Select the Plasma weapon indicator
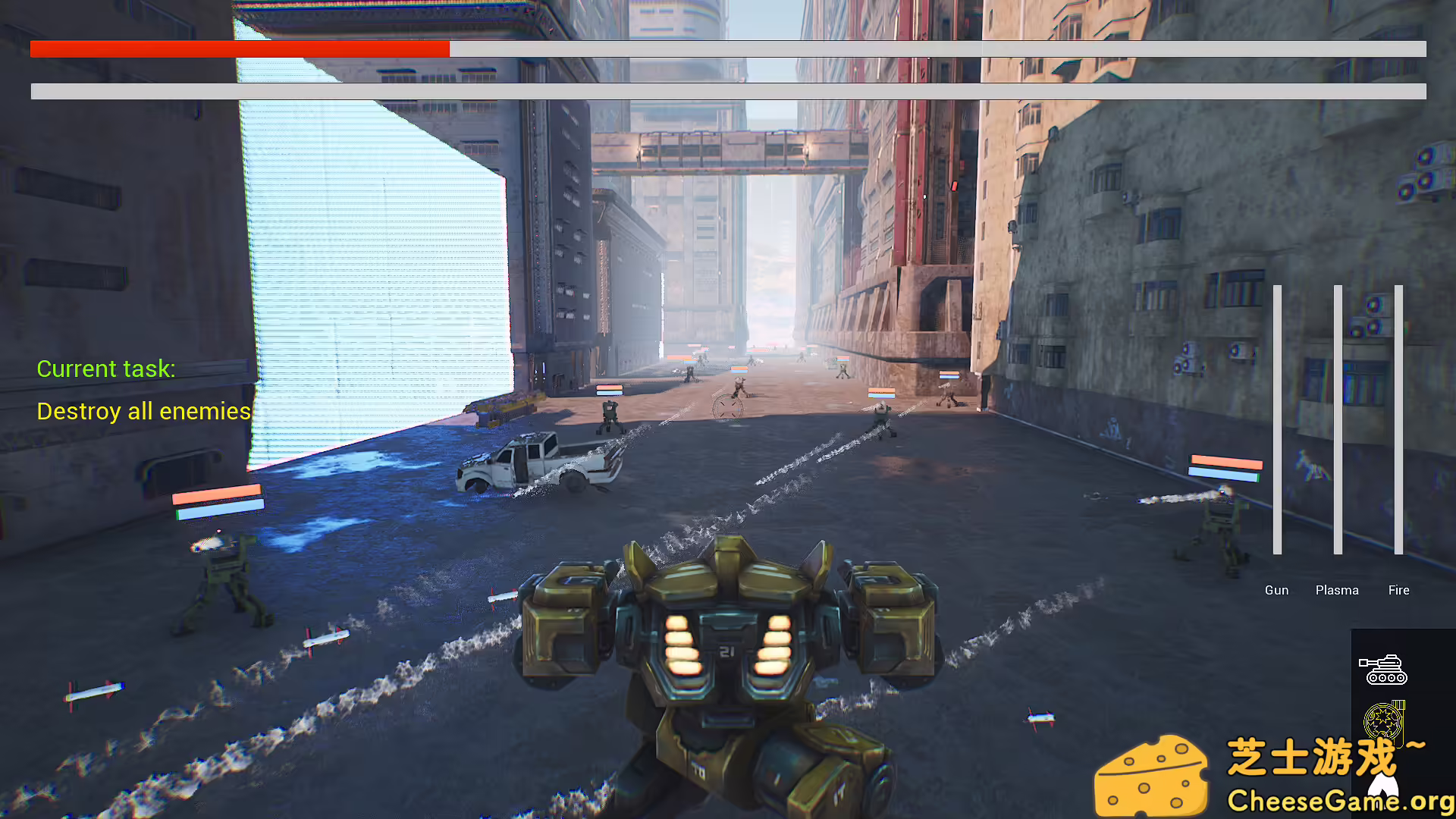1456x819 pixels. [1337, 590]
